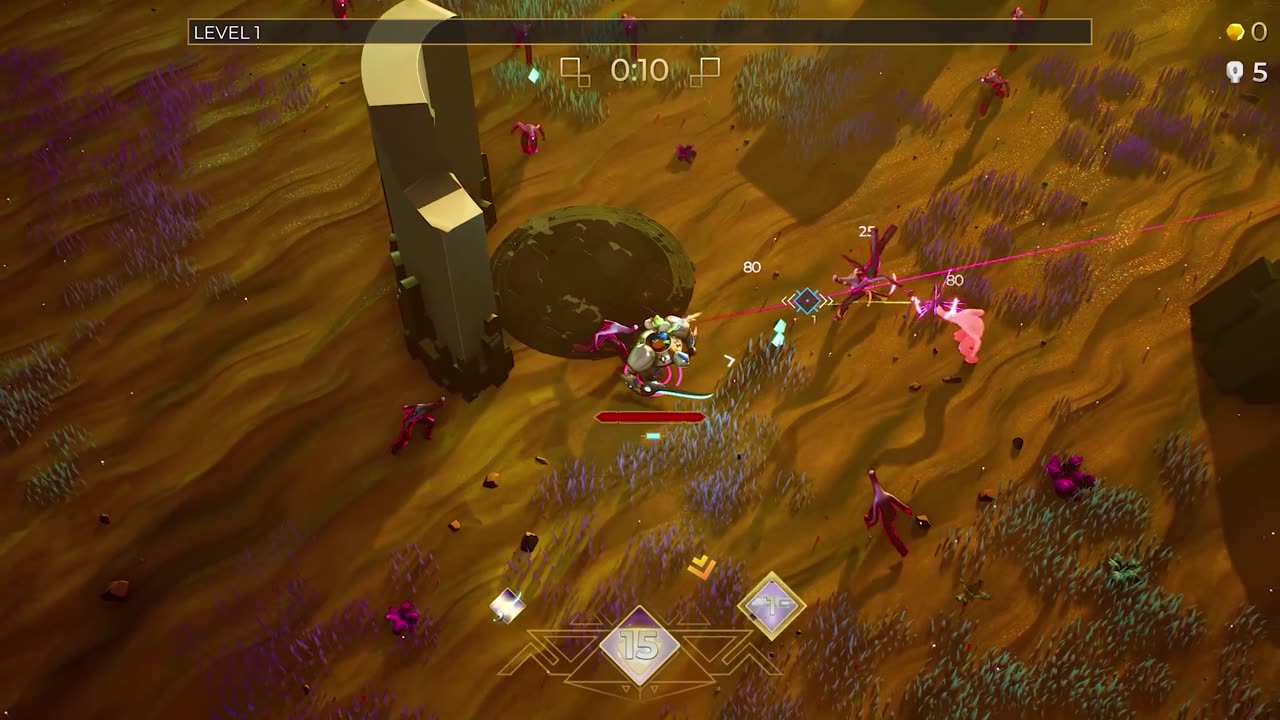Activate the center diamond ability showing 15
This screenshot has height=720, width=1280.
click(640, 645)
